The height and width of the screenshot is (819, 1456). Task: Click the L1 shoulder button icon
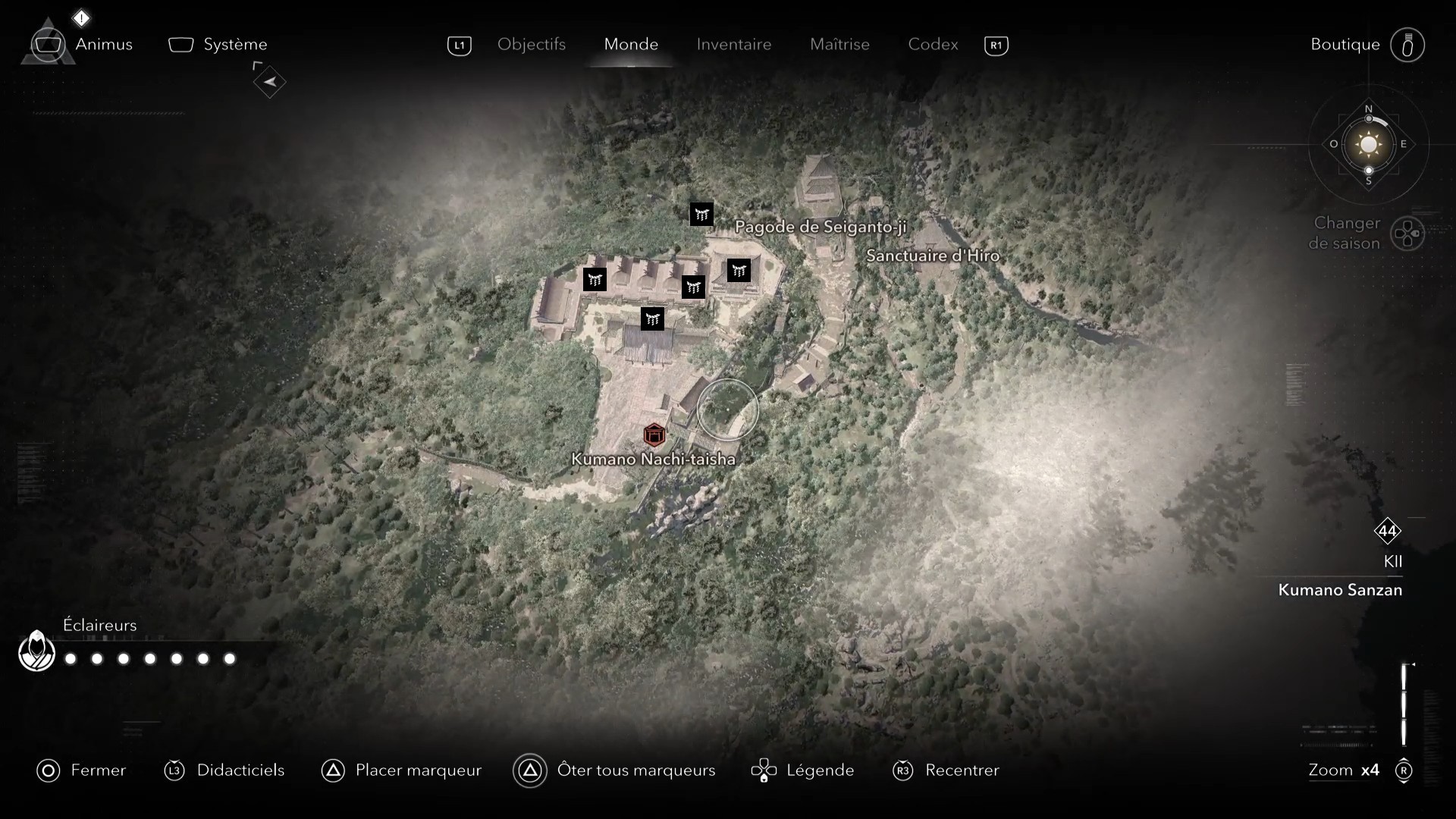point(460,45)
